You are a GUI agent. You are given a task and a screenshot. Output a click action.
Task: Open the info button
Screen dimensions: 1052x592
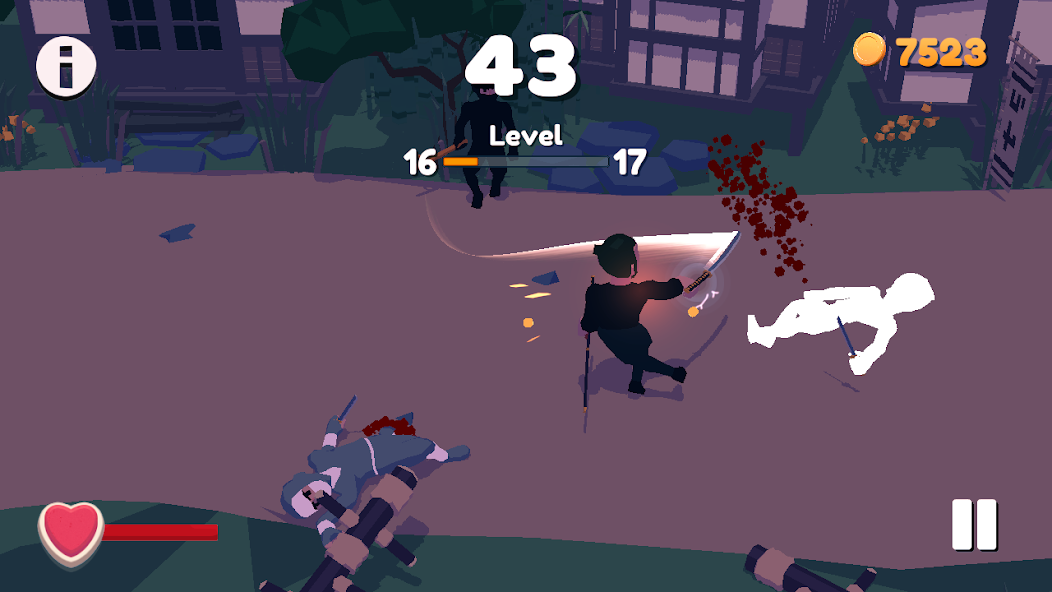click(x=66, y=66)
